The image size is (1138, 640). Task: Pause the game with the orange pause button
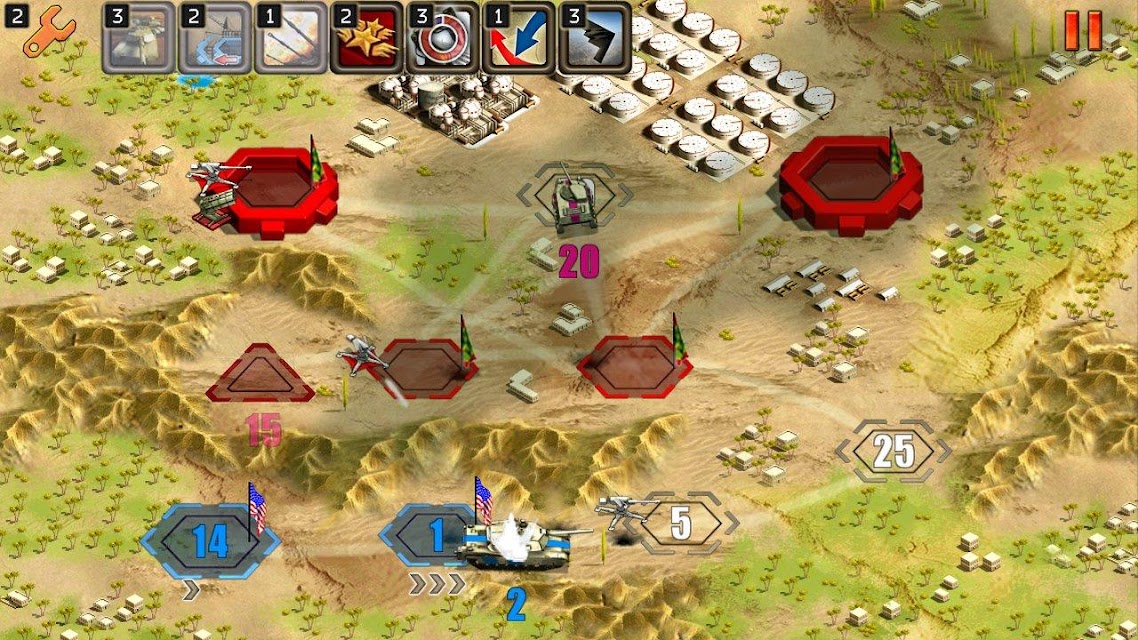point(1083,31)
